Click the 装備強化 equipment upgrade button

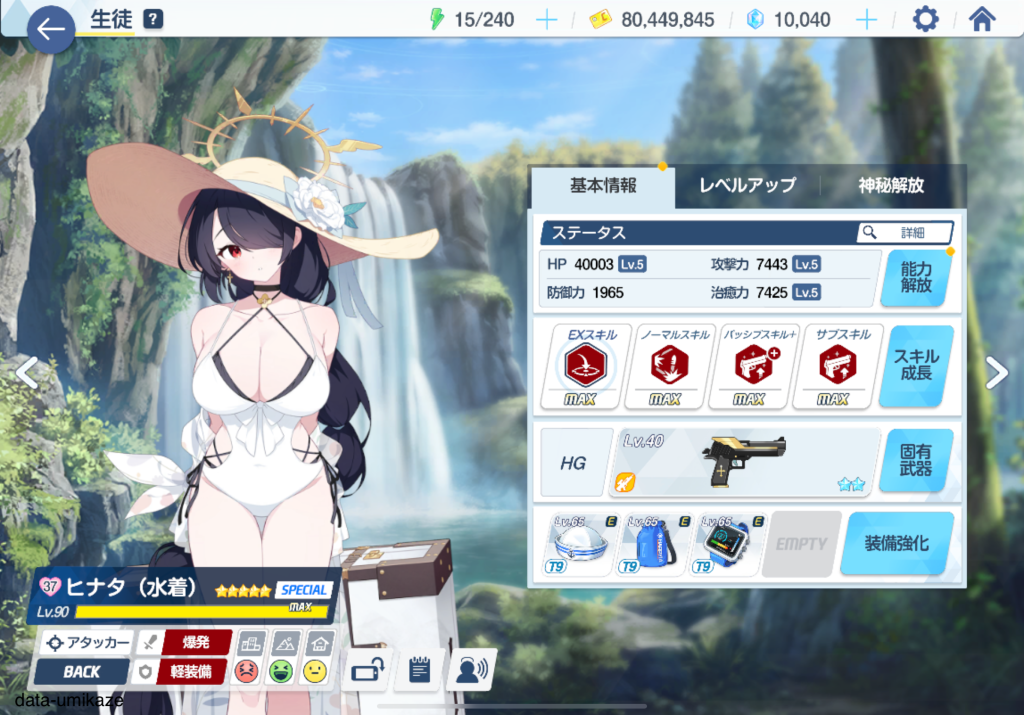[896, 544]
